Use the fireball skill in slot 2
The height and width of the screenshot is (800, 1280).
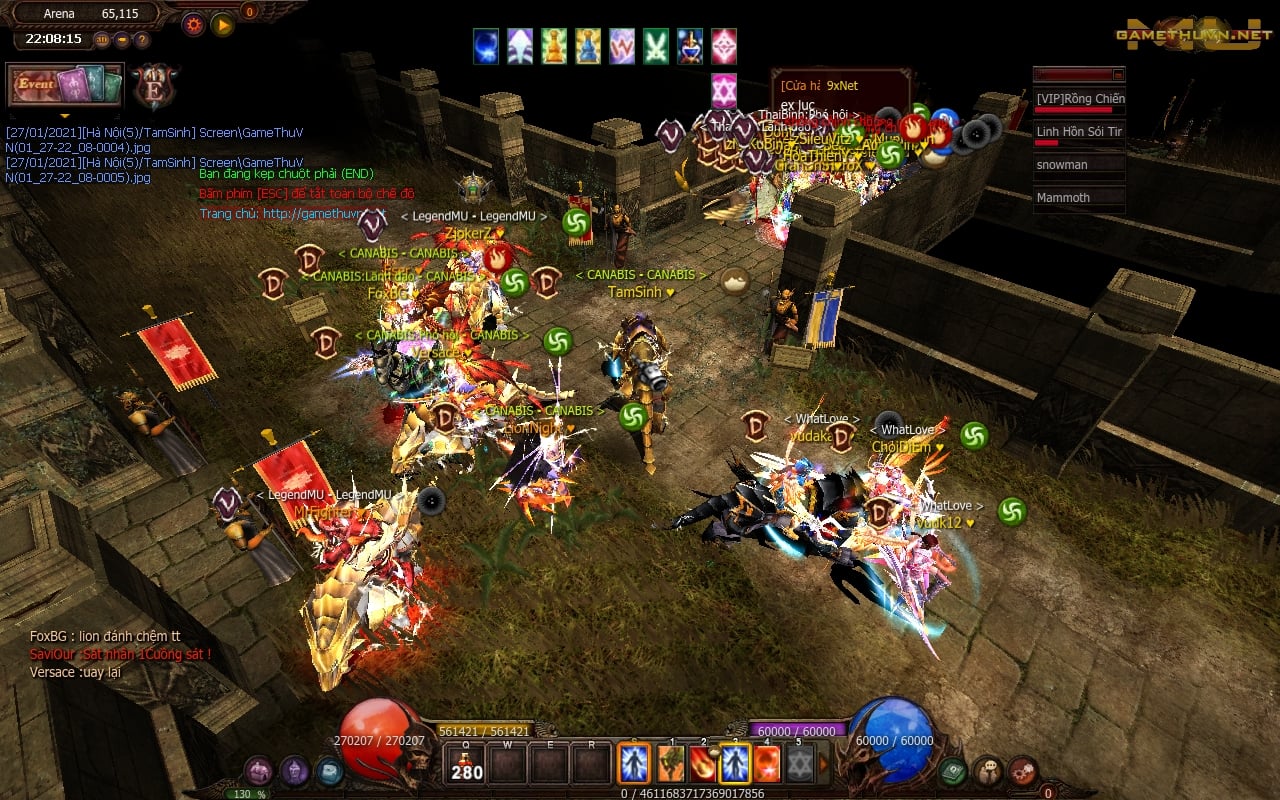point(703,765)
